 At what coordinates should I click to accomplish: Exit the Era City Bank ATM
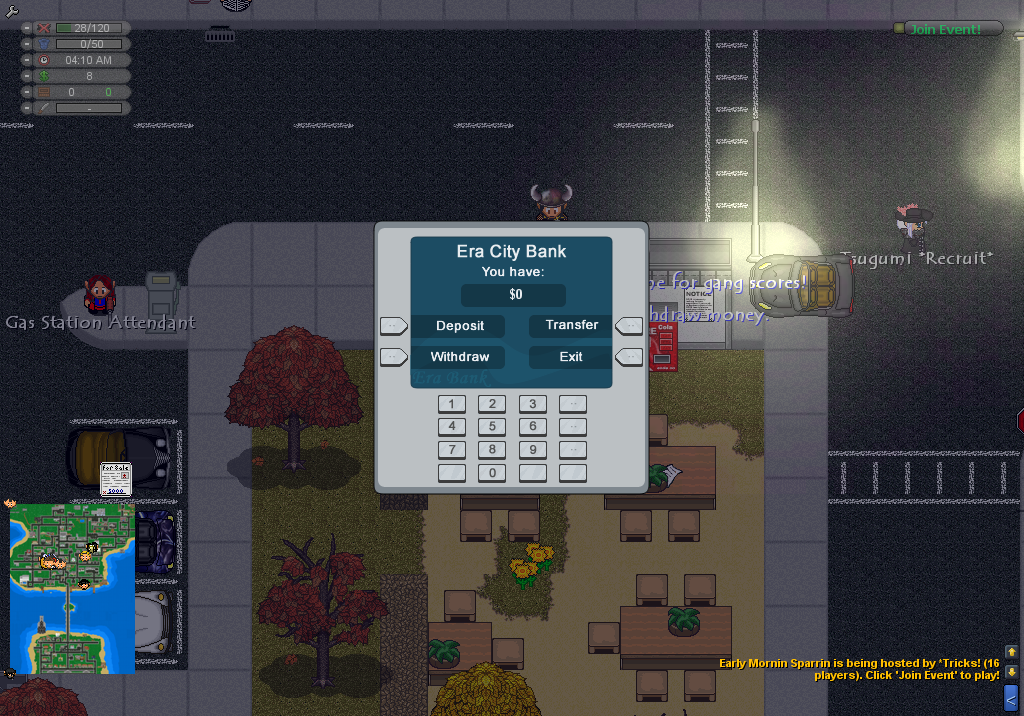(x=571, y=357)
